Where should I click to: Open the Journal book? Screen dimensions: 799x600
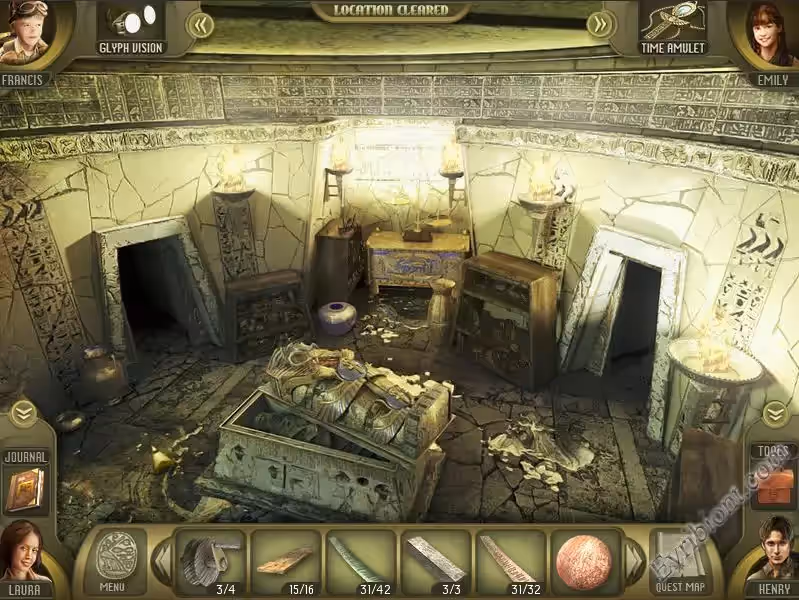[x=25, y=490]
